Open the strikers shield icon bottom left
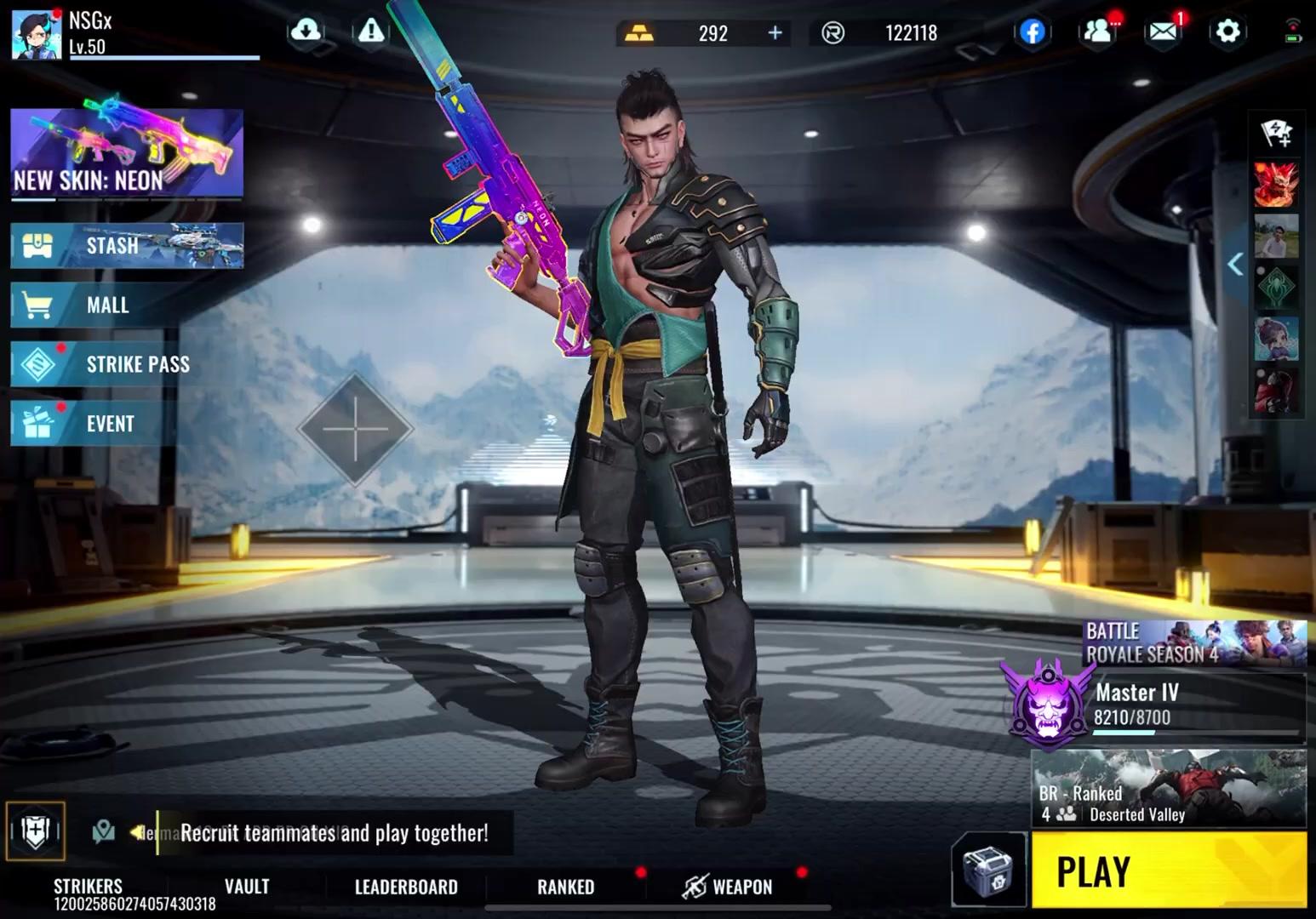 click(x=34, y=830)
